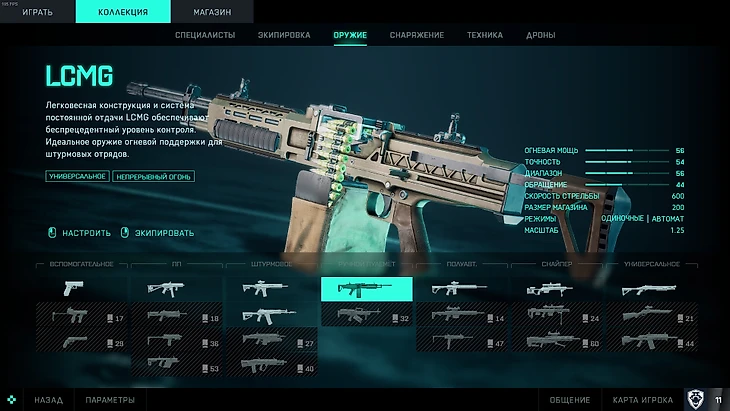Open the КАРТА ИГРОКА player card
The image size is (730, 411).
640,400
